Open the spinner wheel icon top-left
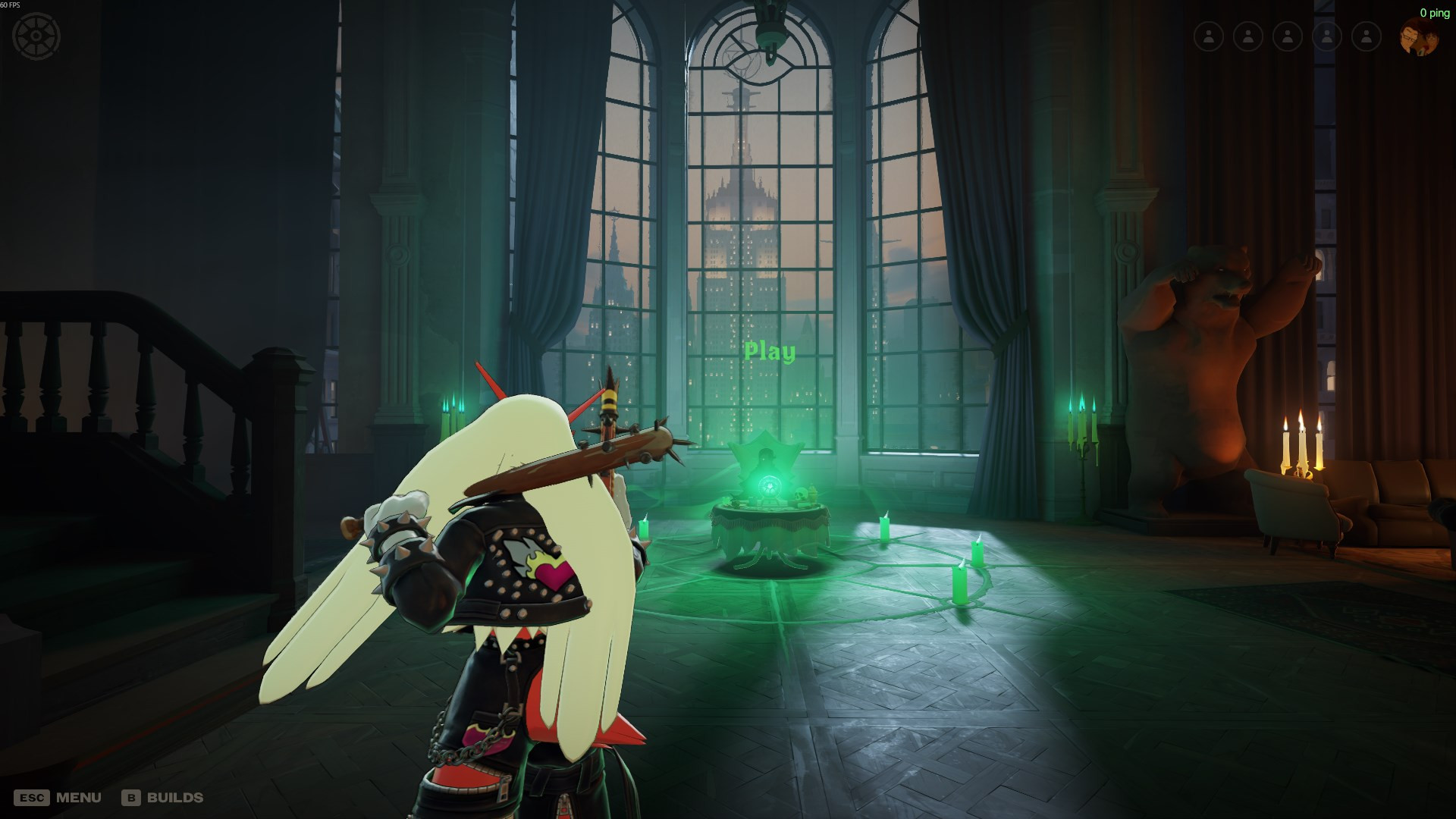The image size is (1456, 819). [35, 34]
